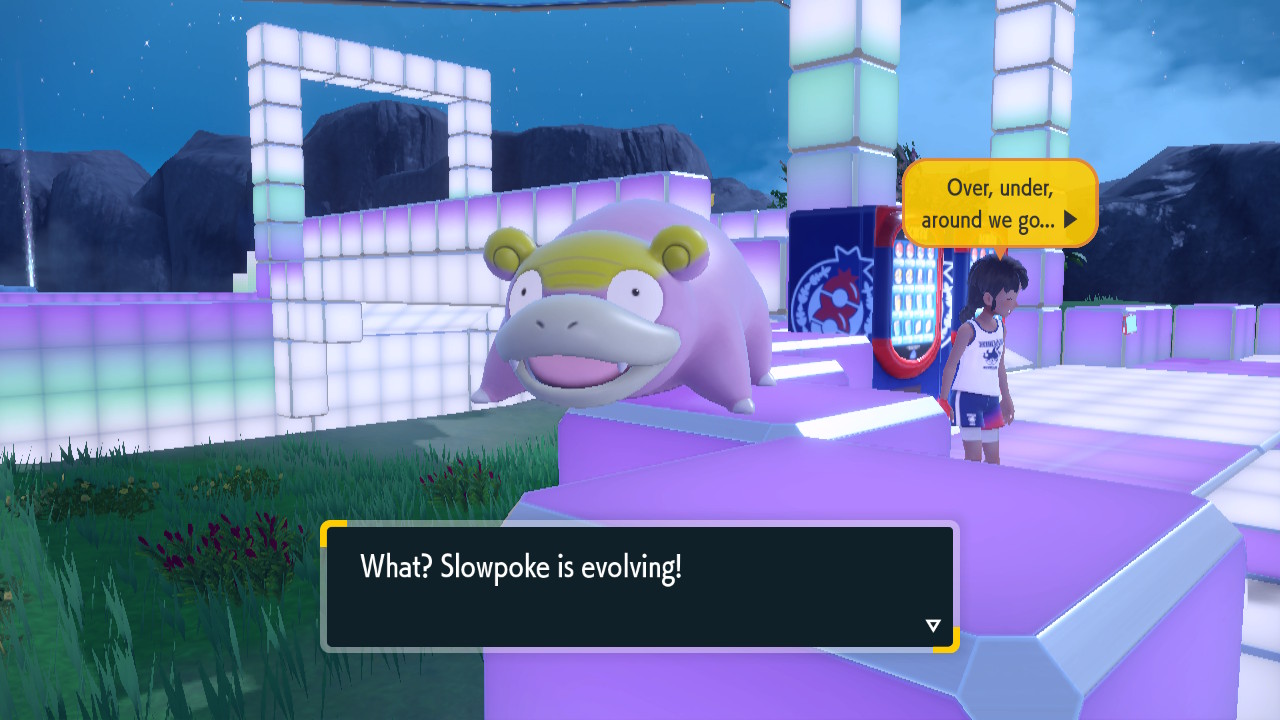The height and width of the screenshot is (720, 1280).
Task: Advance the "Slowpoke is evolving!" dialogue box
Action: coord(638,586)
